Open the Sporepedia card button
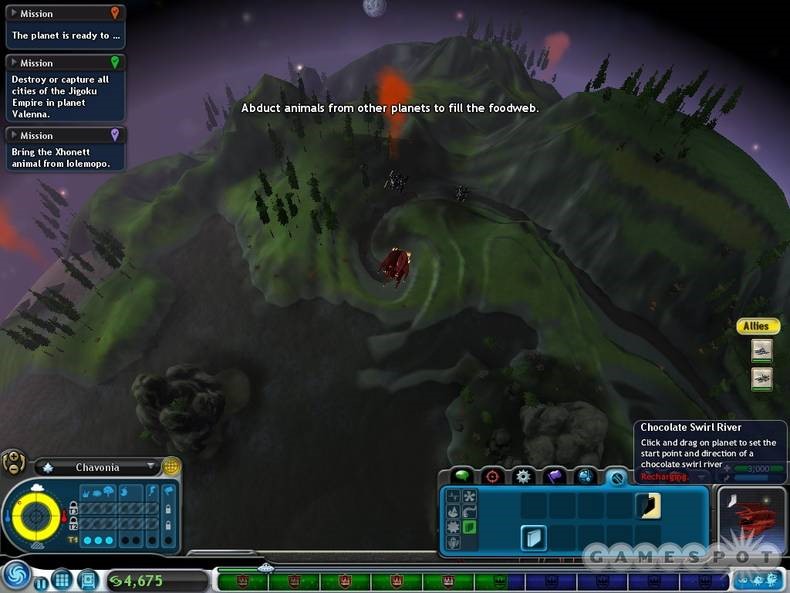Screen dimensions: 790x593 (88, 579)
